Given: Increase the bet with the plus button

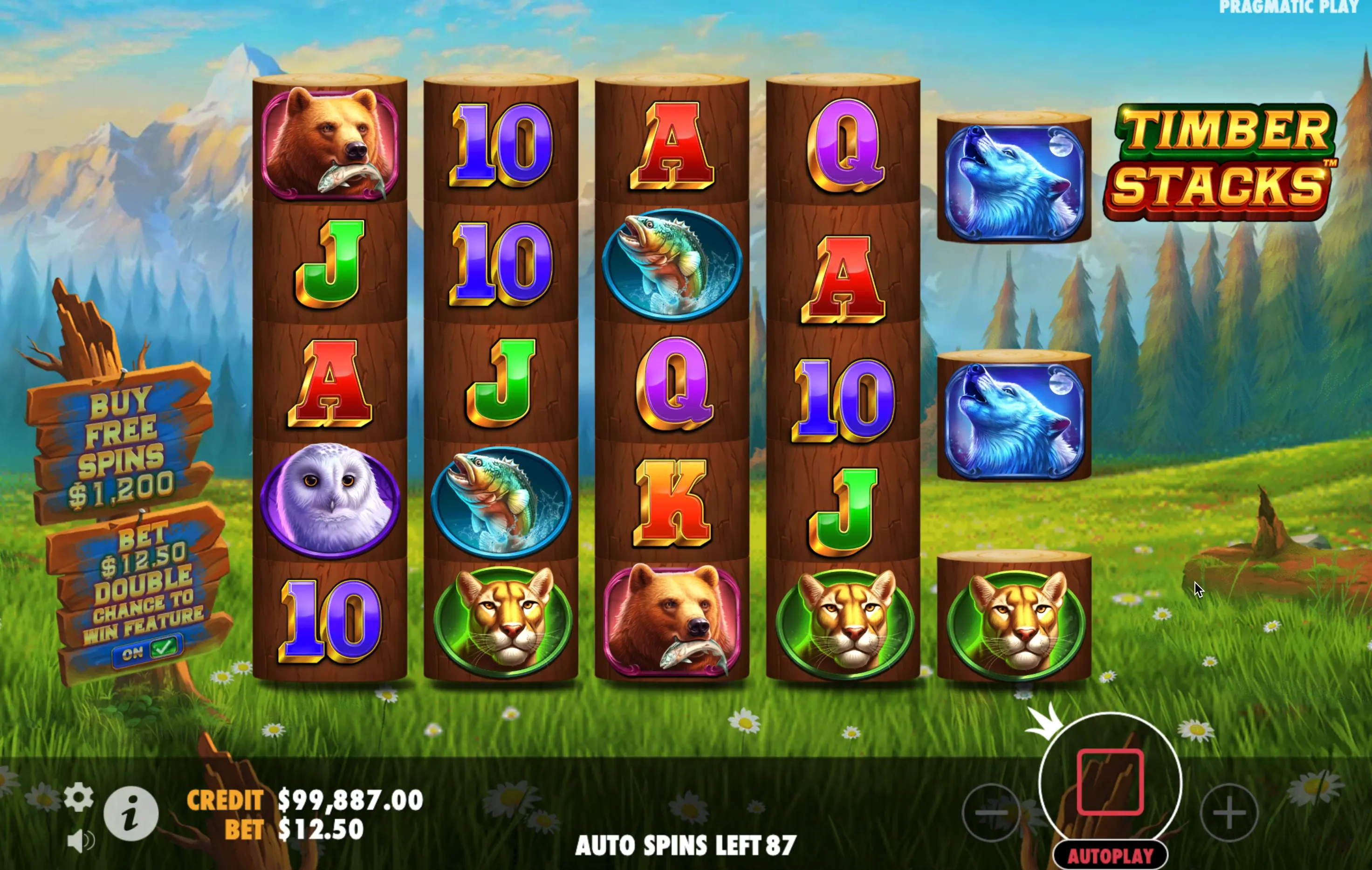Looking at the screenshot, I should (x=1228, y=812).
